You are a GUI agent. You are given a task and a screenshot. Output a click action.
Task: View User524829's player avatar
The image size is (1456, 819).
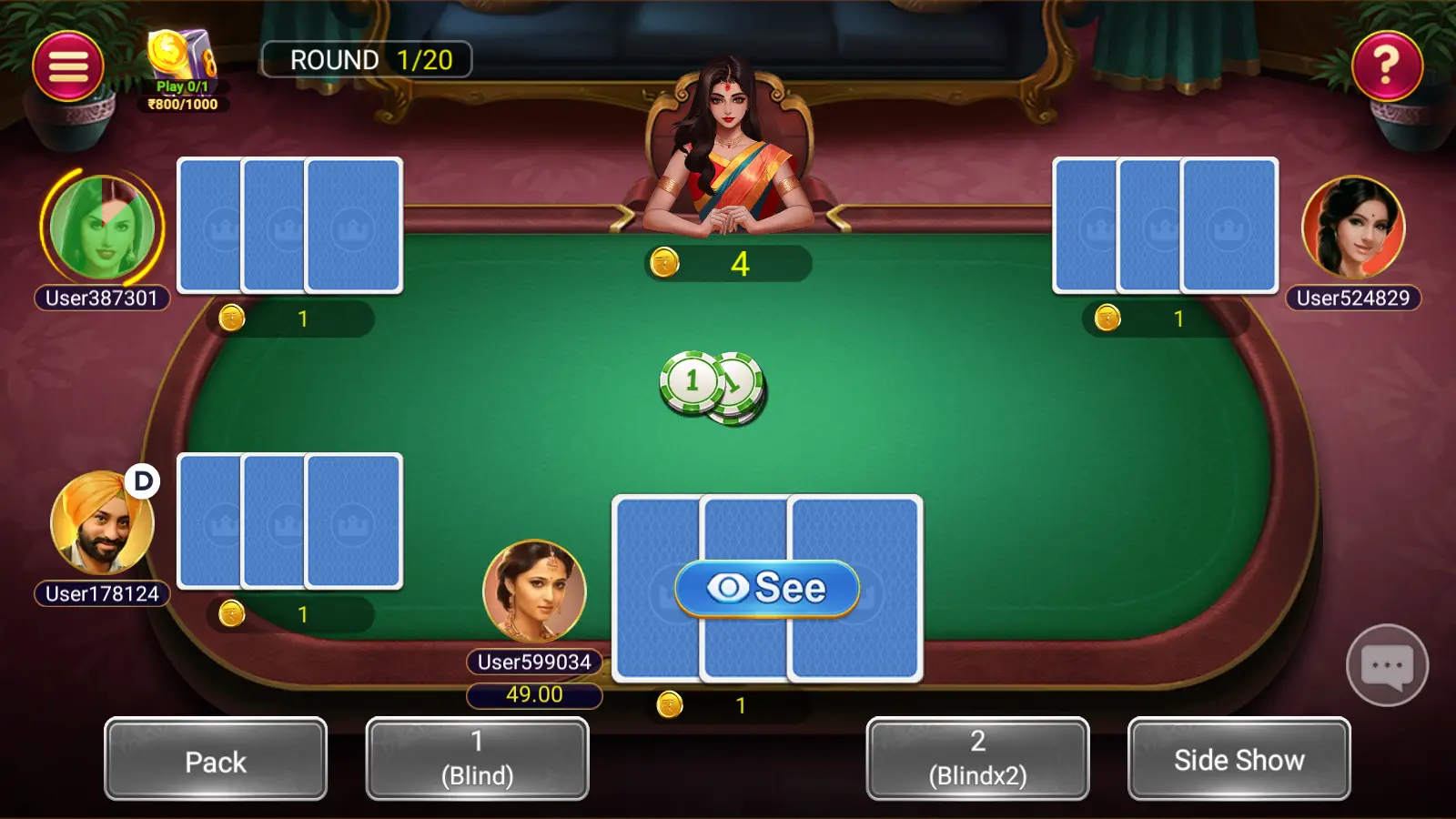(1353, 227)
